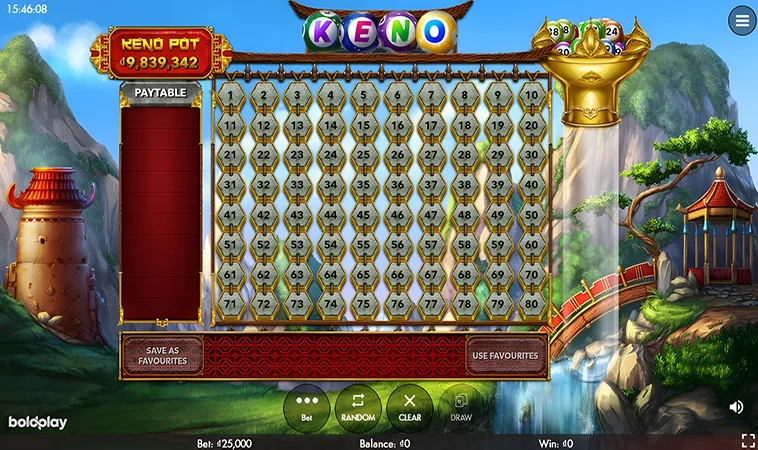This screenshot has width=758, height=450.
Task: Select keno number 1
Action: coord(230,96)
